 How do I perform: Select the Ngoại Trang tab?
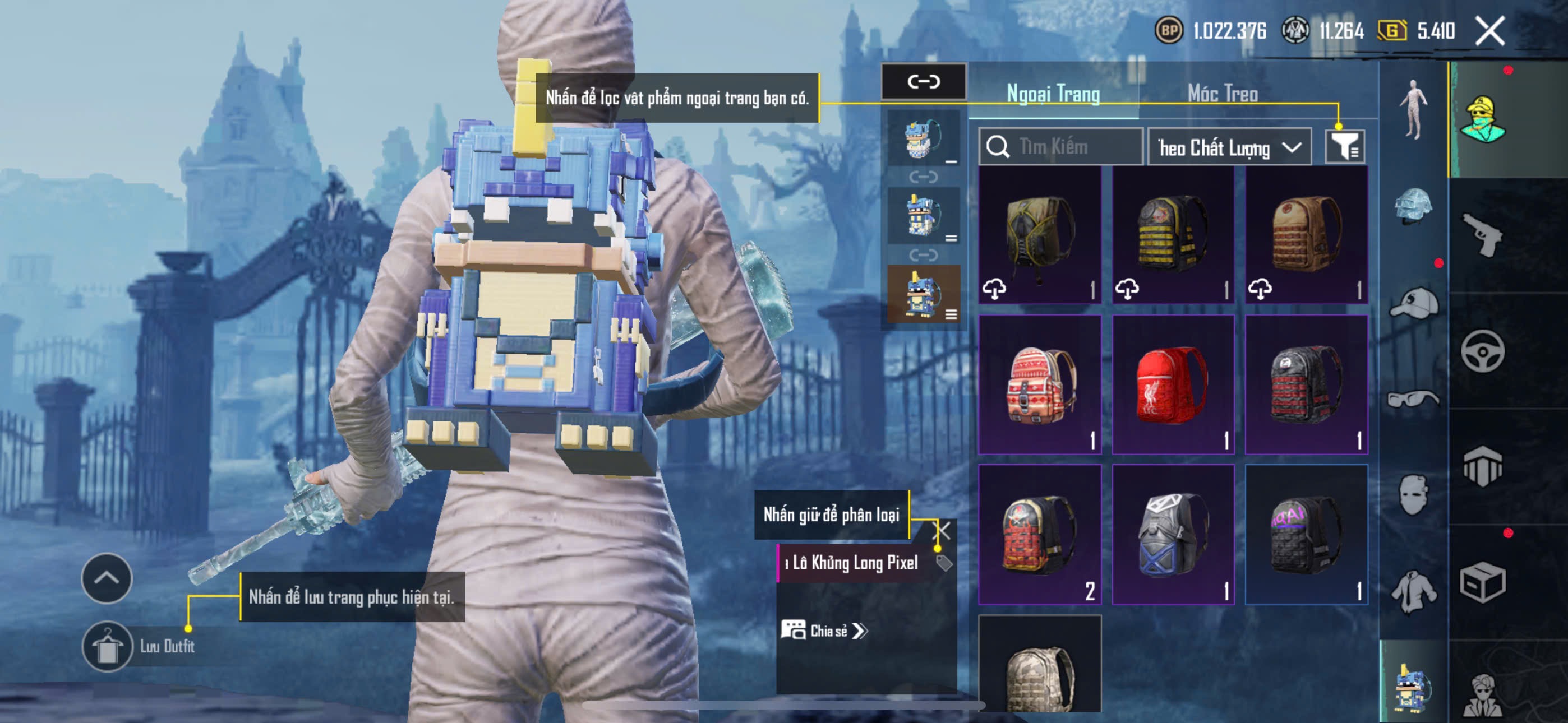(1053, 94)
